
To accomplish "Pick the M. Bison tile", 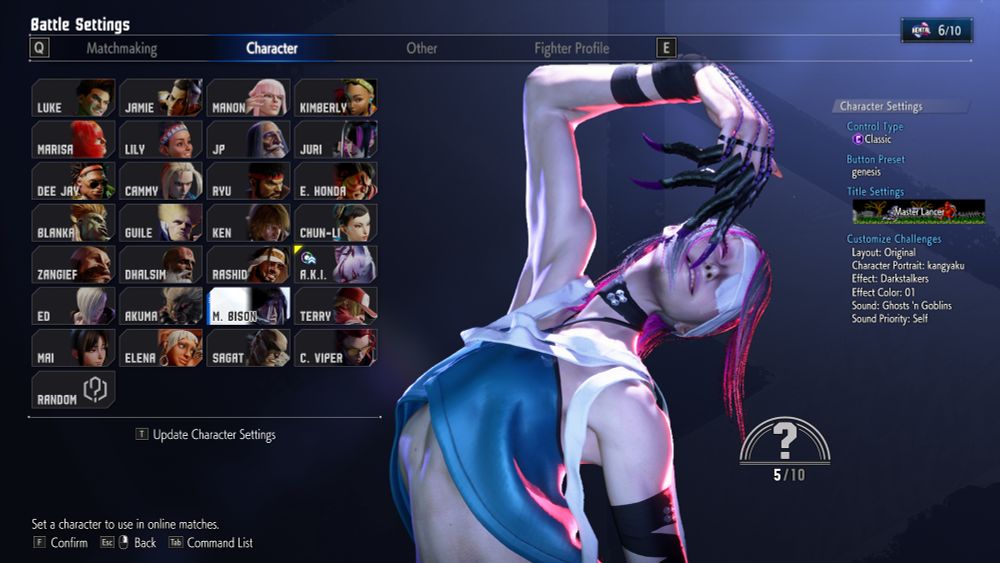I will click(x=248, y=306).
